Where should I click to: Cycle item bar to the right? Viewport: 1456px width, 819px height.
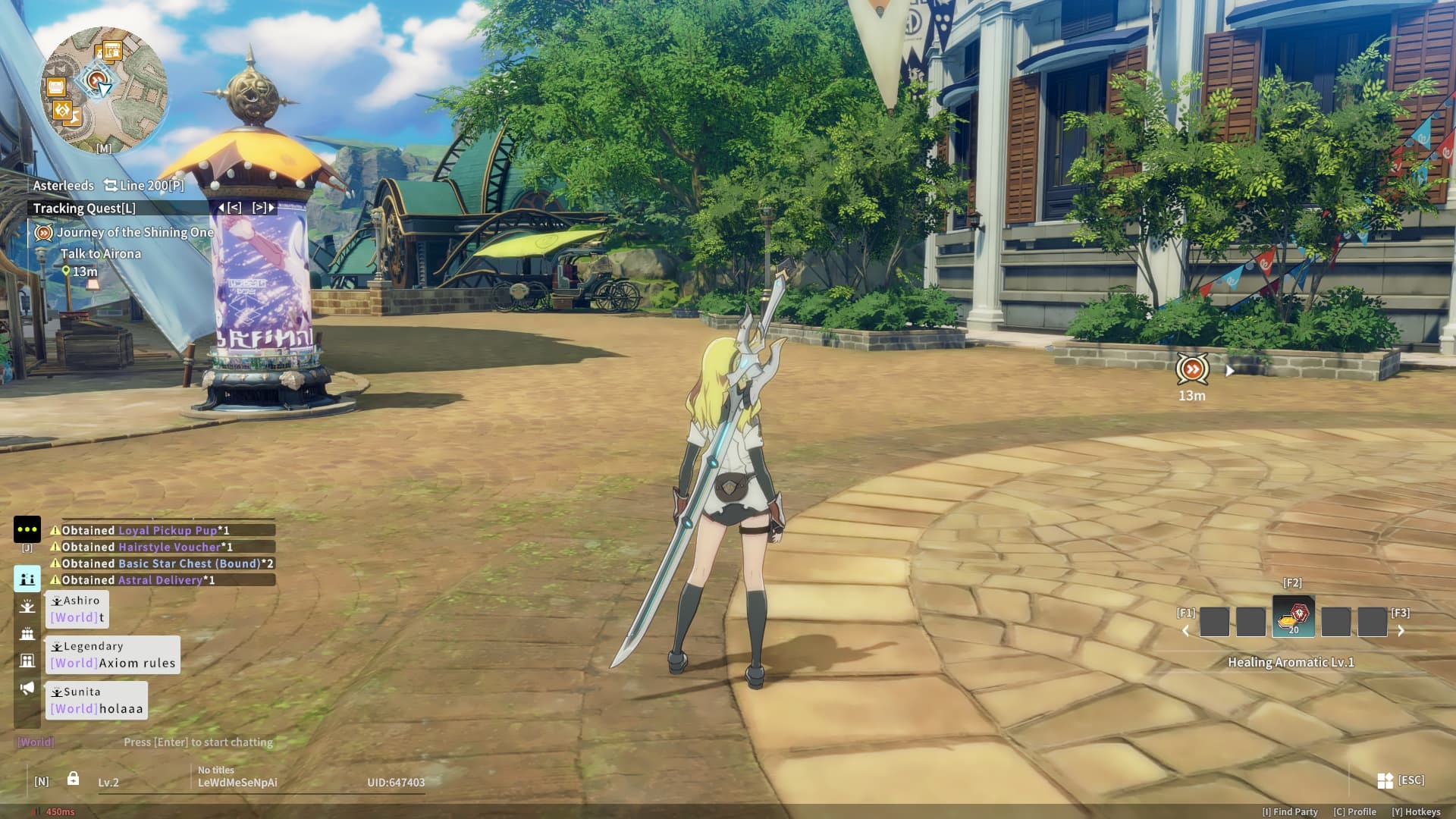click(x=1401, y=631)
